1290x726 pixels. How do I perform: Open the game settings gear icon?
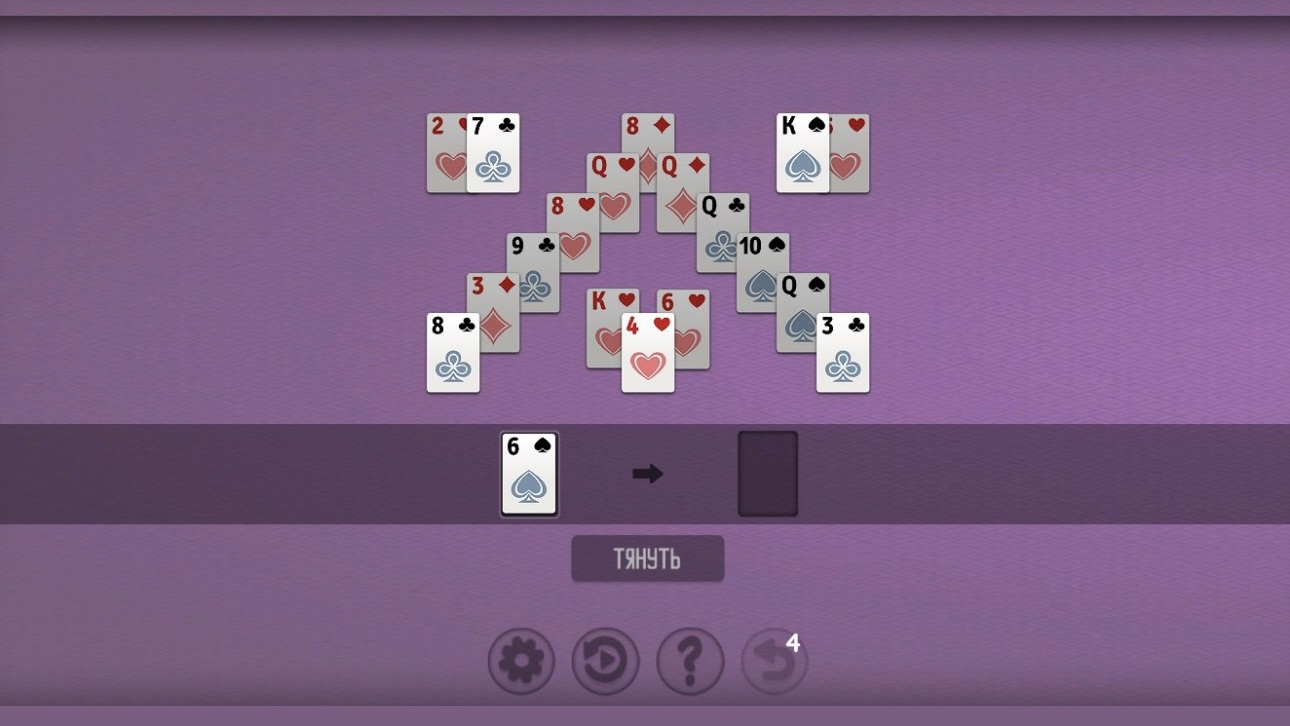click(x=519, y=661)
